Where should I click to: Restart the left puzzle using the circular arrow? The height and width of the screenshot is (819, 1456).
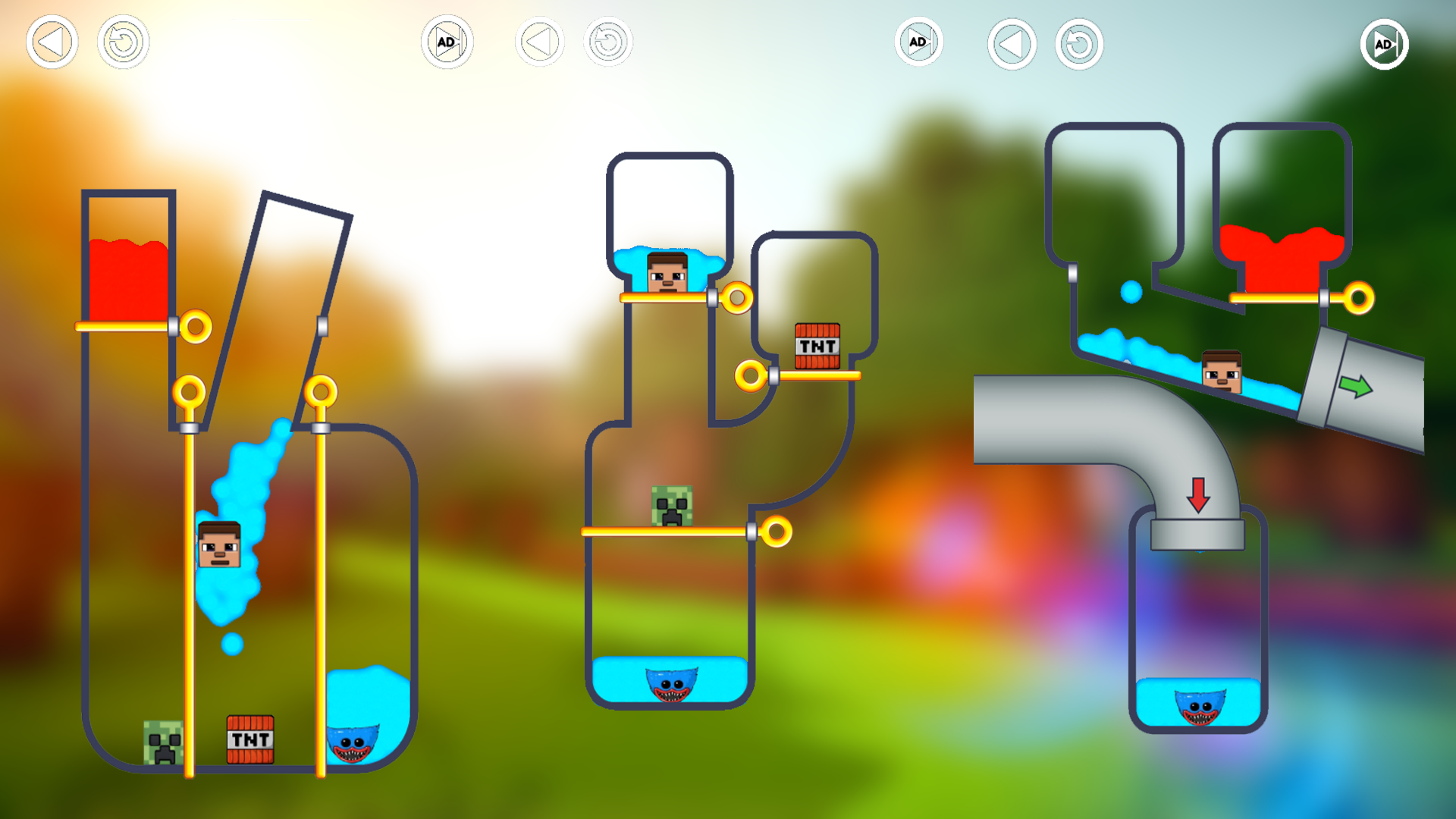[123, 43]
